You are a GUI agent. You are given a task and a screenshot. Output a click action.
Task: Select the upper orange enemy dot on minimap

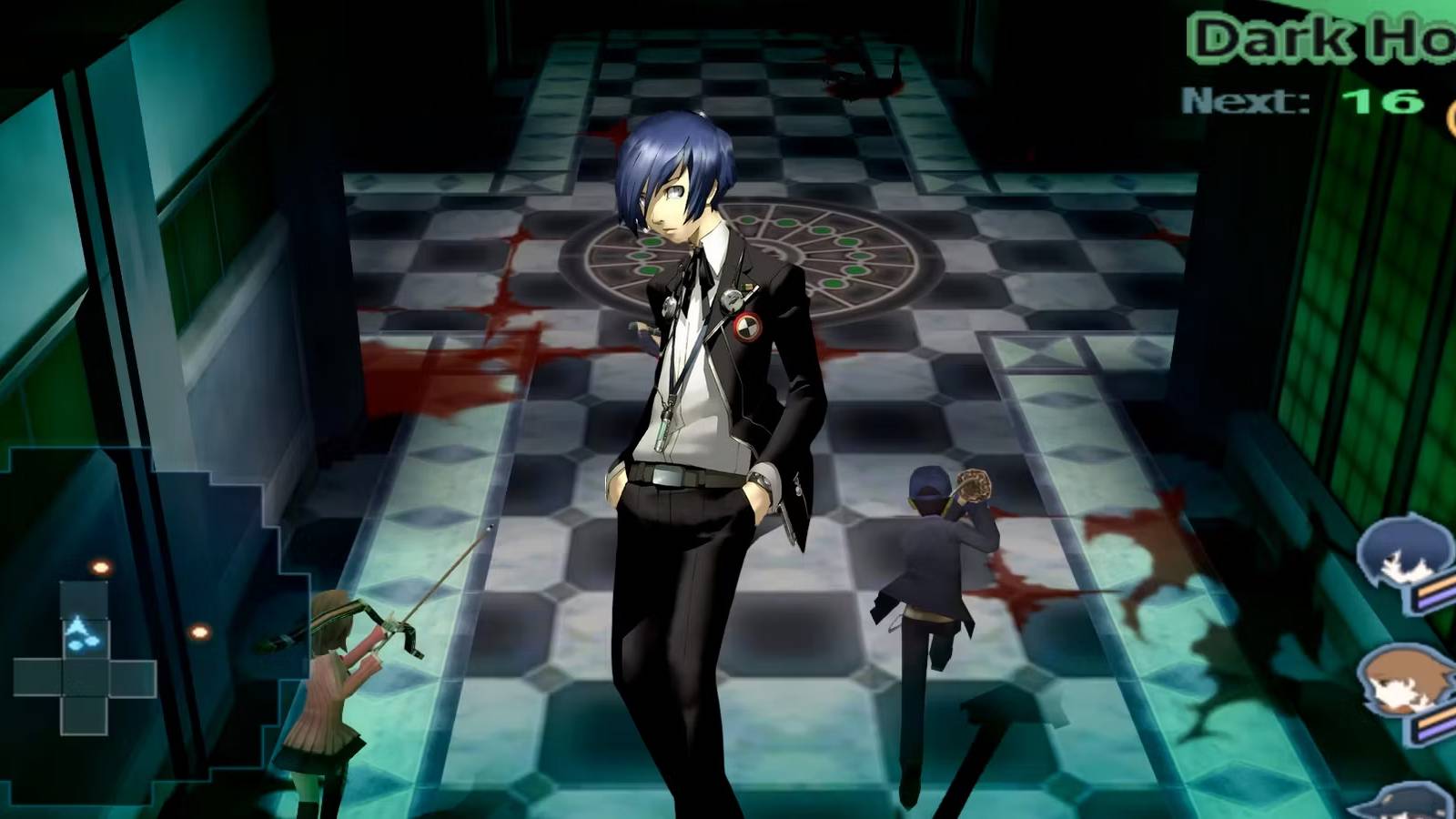(x=100, y=567)
